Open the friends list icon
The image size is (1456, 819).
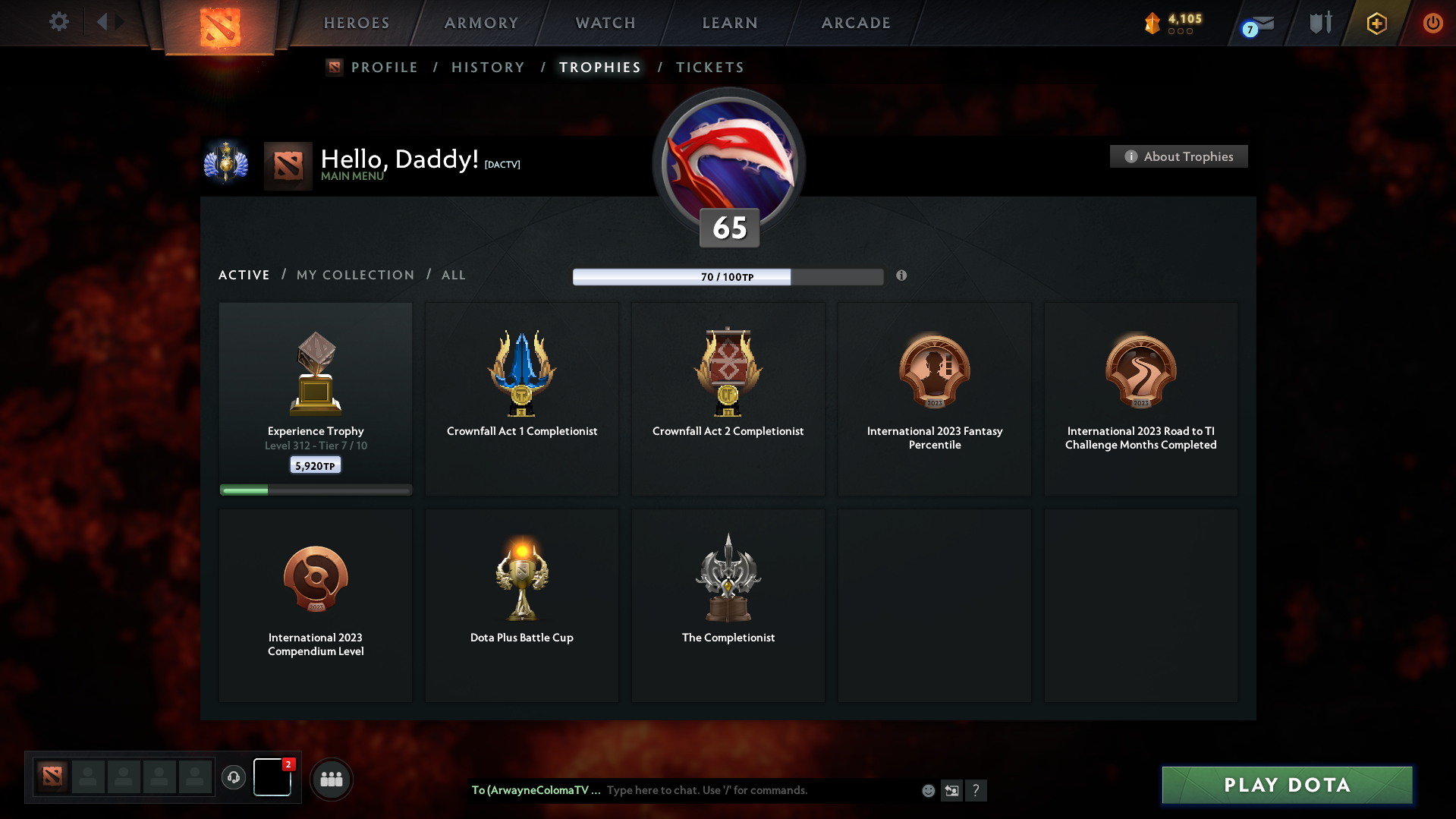(x=331, y=779)
